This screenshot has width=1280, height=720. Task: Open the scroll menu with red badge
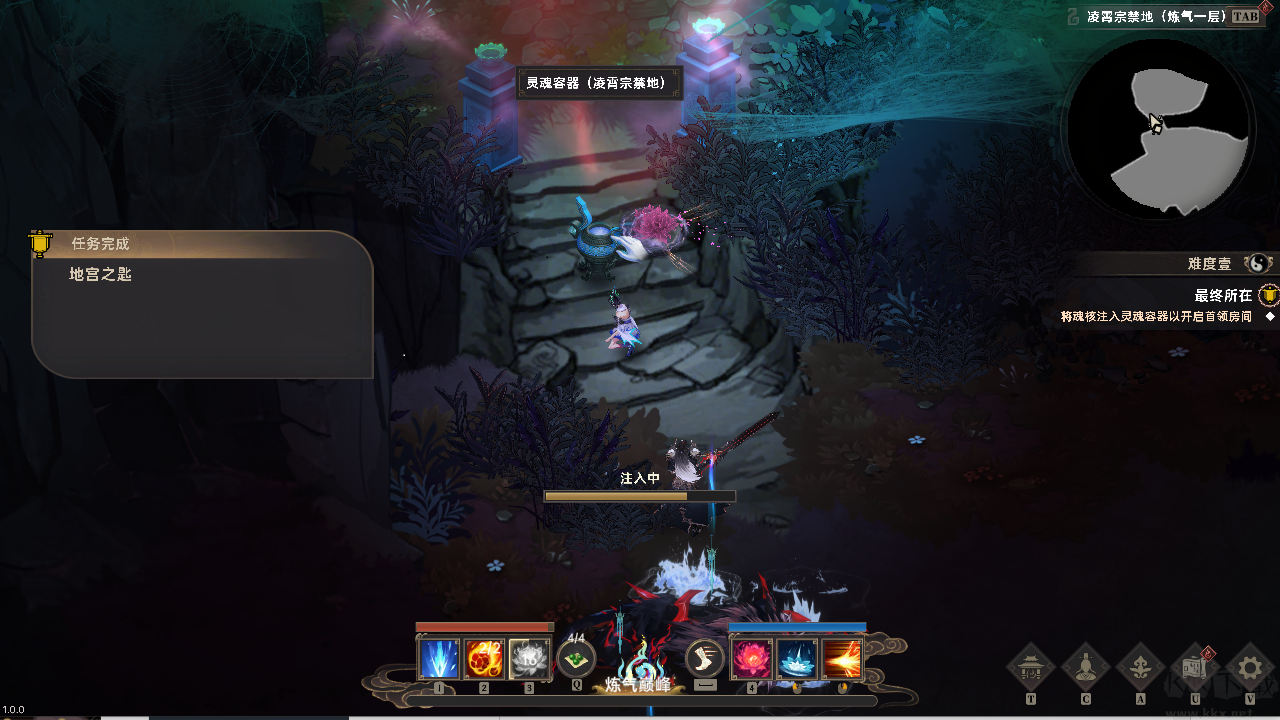click(x=1195, y=667)
